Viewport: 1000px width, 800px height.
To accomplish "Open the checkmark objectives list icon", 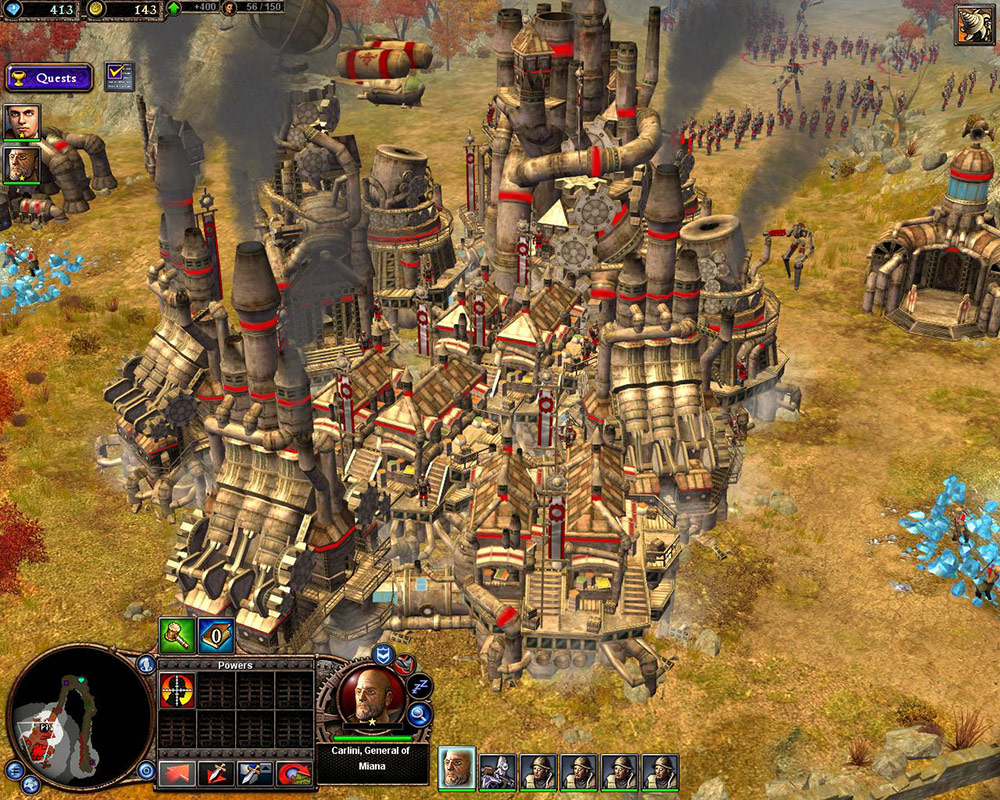I will (120, 77).
